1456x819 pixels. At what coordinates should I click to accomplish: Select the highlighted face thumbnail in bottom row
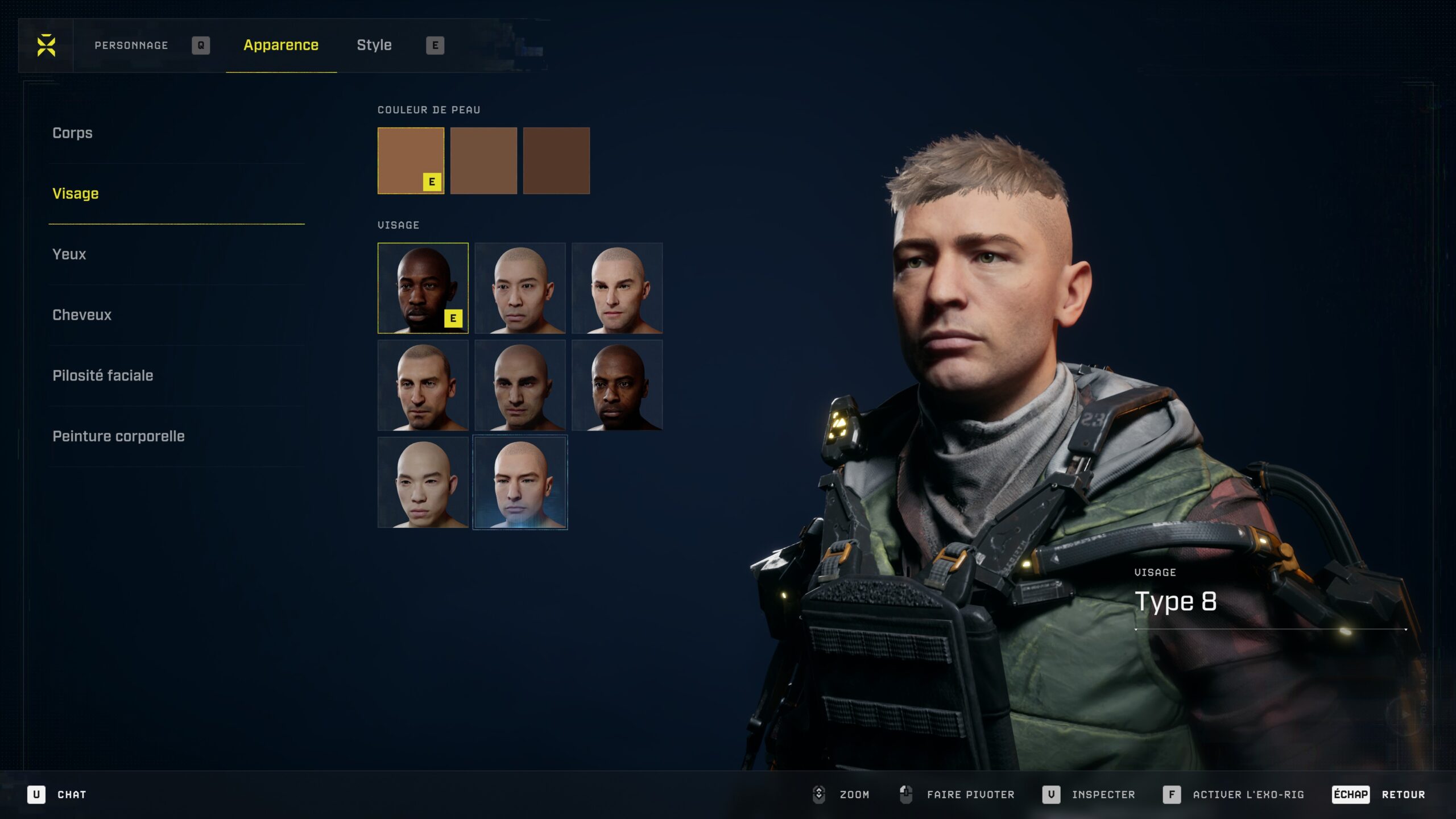tap(520, 482)
